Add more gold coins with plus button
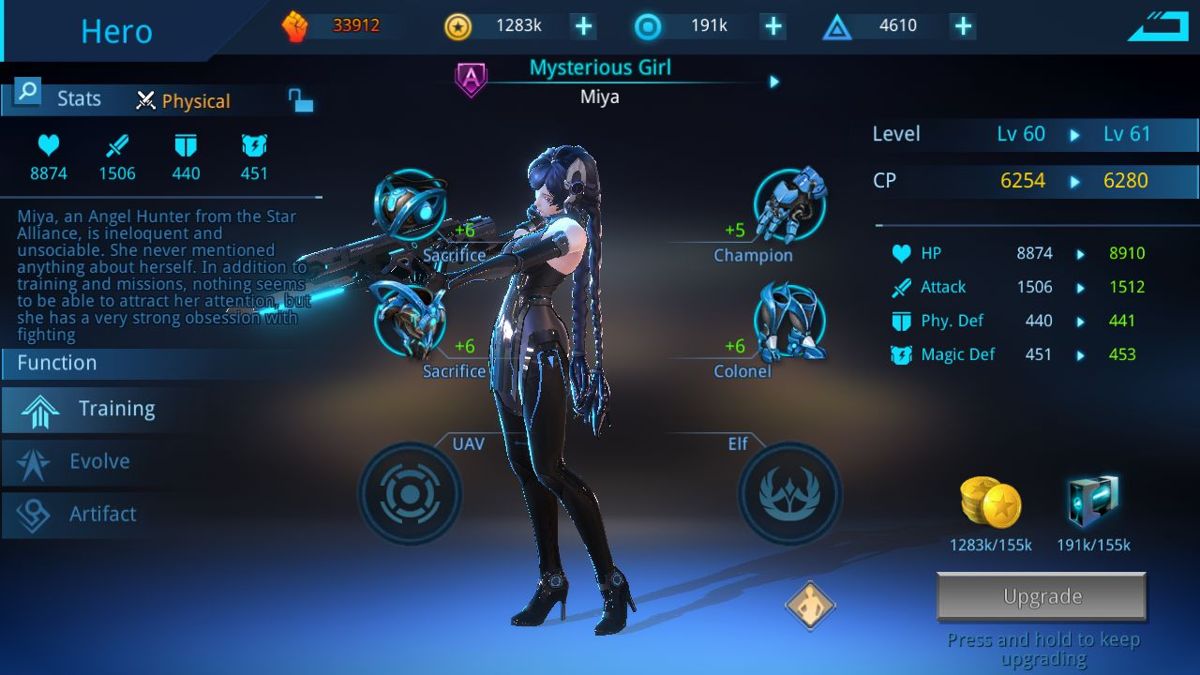This screenshot has height=675, width=1200. point(583,26)
